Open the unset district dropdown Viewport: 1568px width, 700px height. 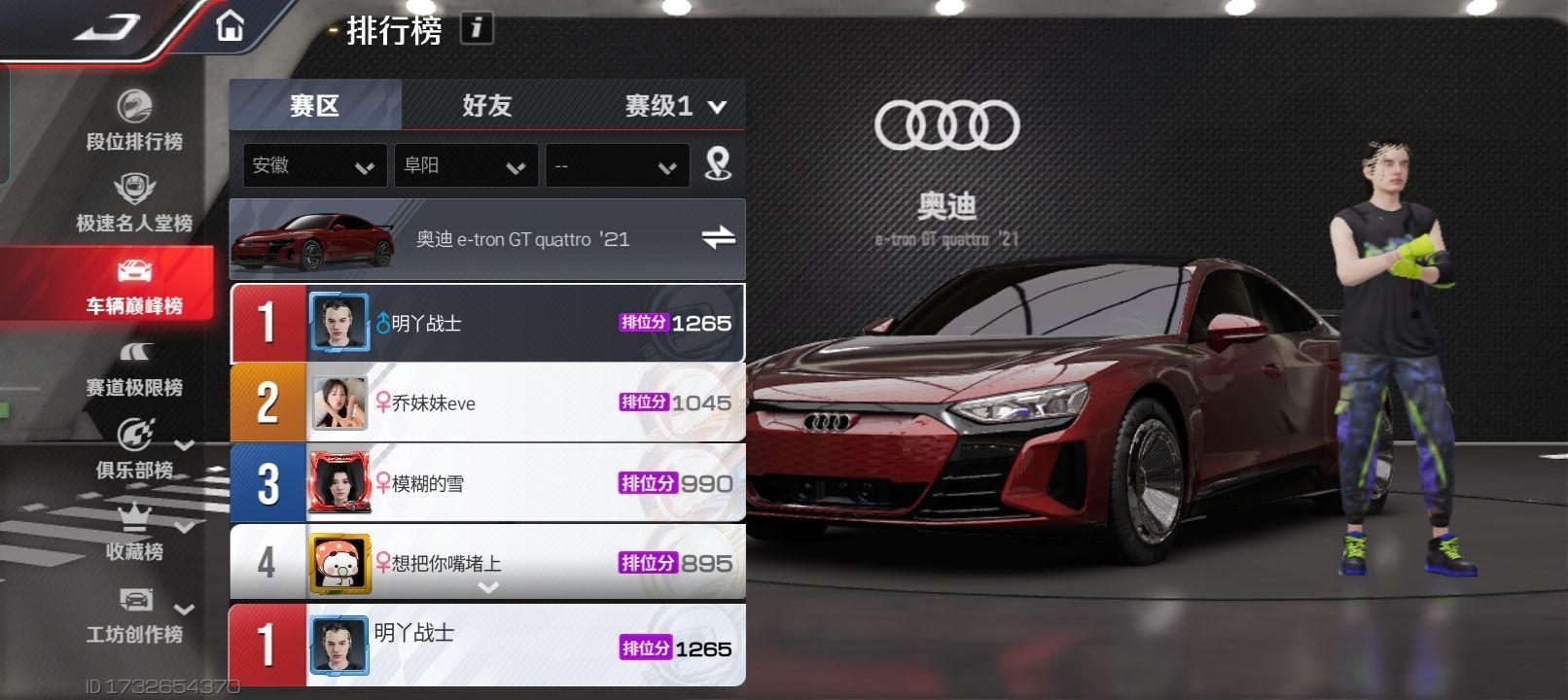617,165
